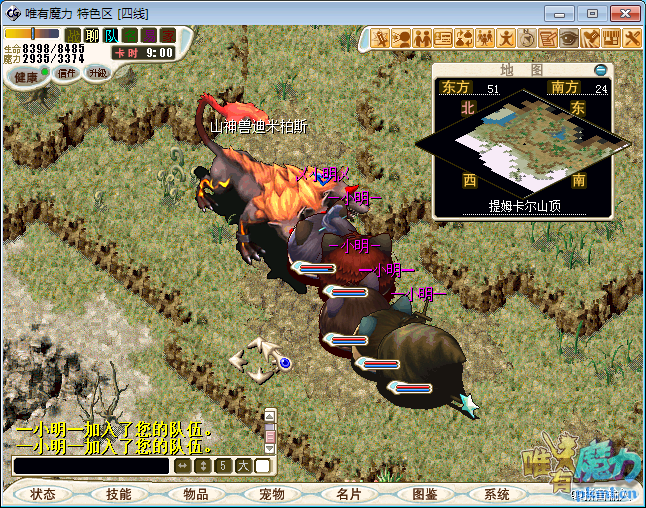Open the 宠物 (Pets) menu
This screenshot has height=508, width=646.
[271, 494]
